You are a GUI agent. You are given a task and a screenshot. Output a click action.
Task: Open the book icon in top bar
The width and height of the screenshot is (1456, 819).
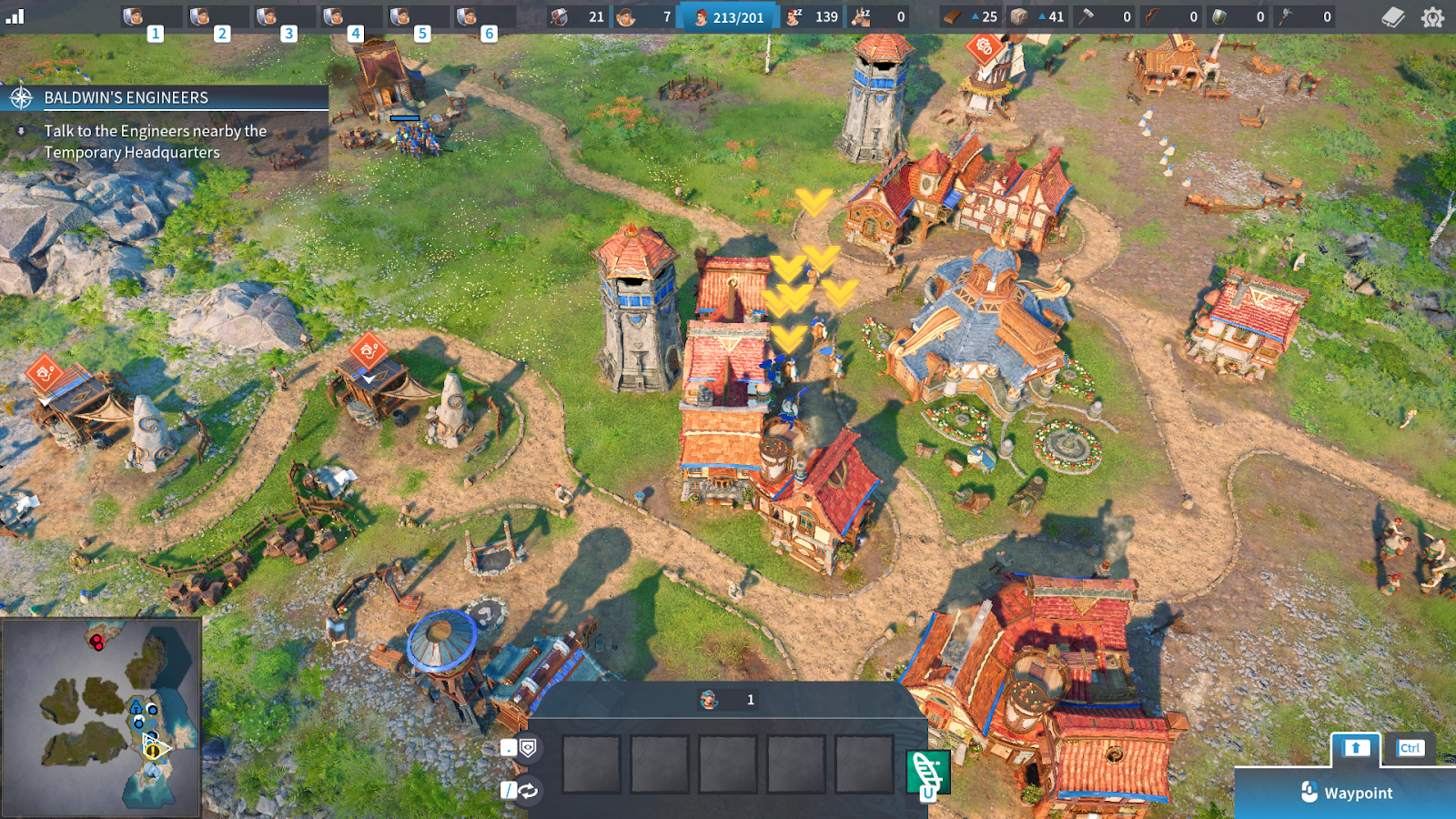point(1392,17)
